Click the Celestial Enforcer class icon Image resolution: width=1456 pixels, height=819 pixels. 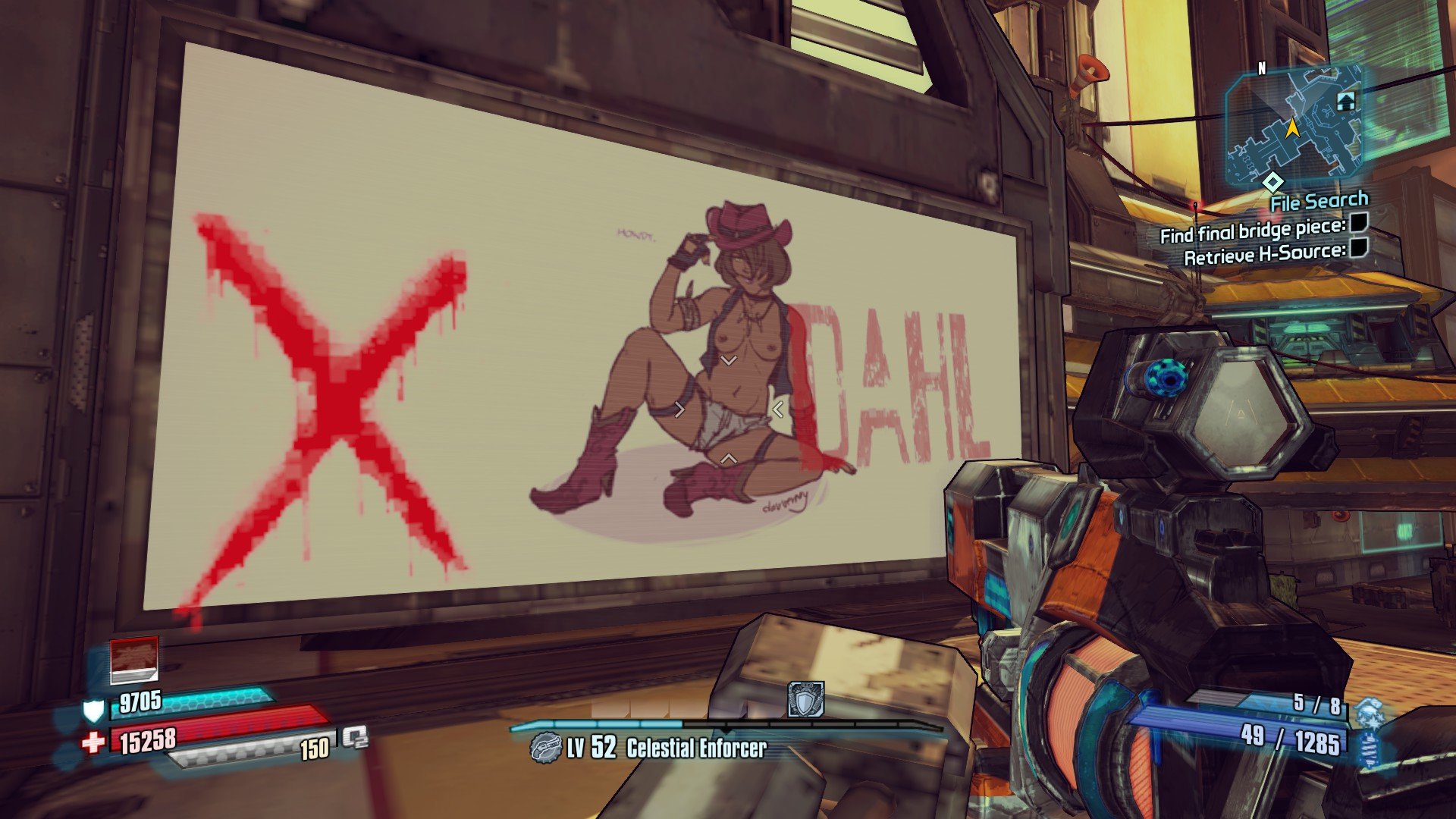[544, 748]
